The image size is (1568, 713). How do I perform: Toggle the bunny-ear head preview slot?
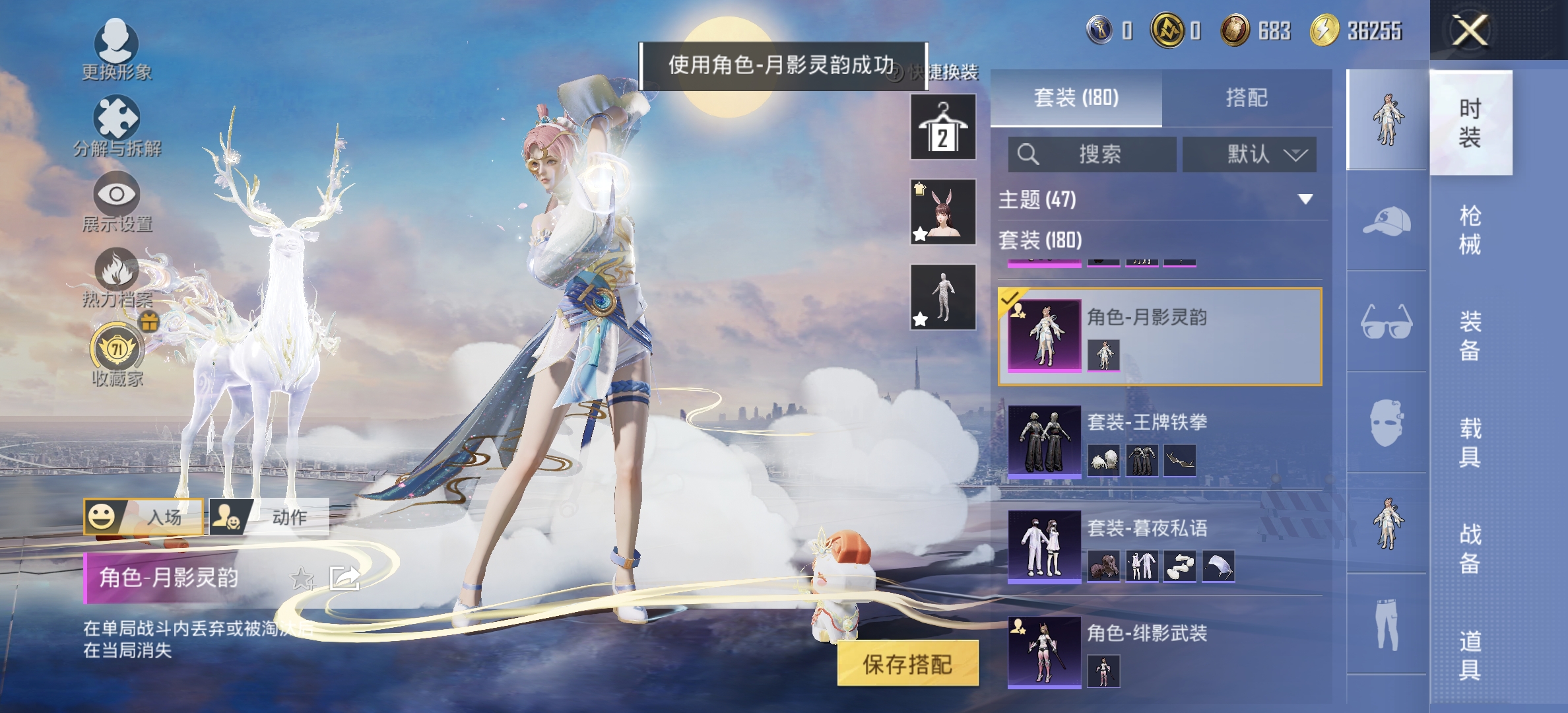pos(942,213)
